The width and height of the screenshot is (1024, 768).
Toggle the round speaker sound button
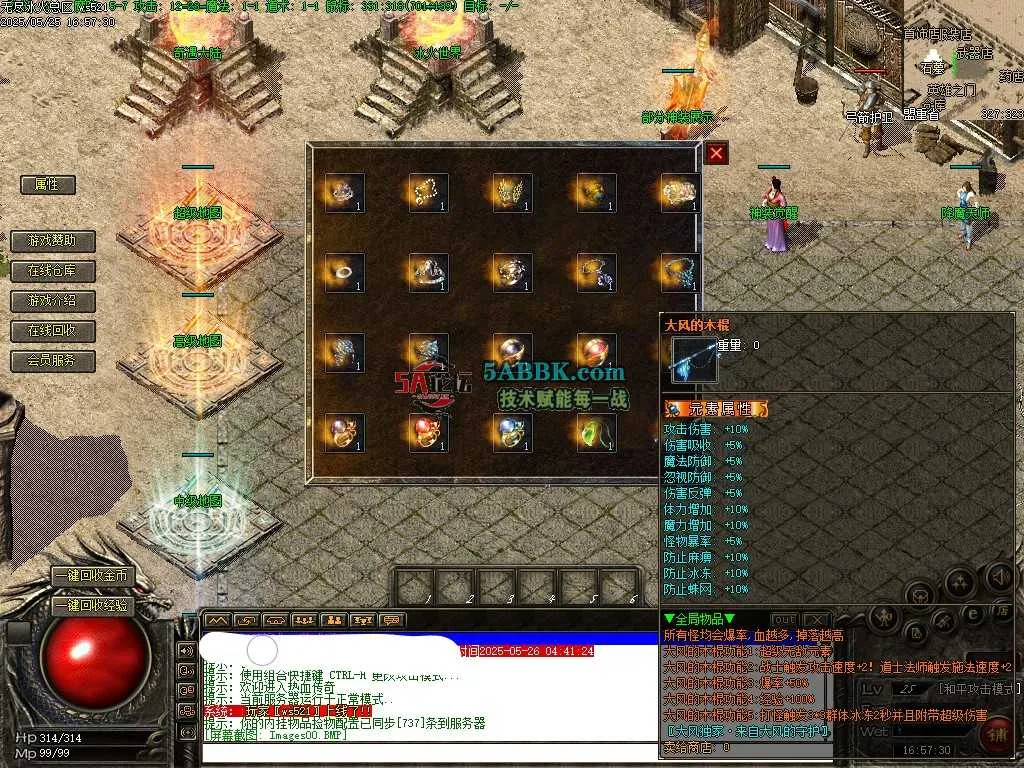pyautogui.click(x=999, y=576)
